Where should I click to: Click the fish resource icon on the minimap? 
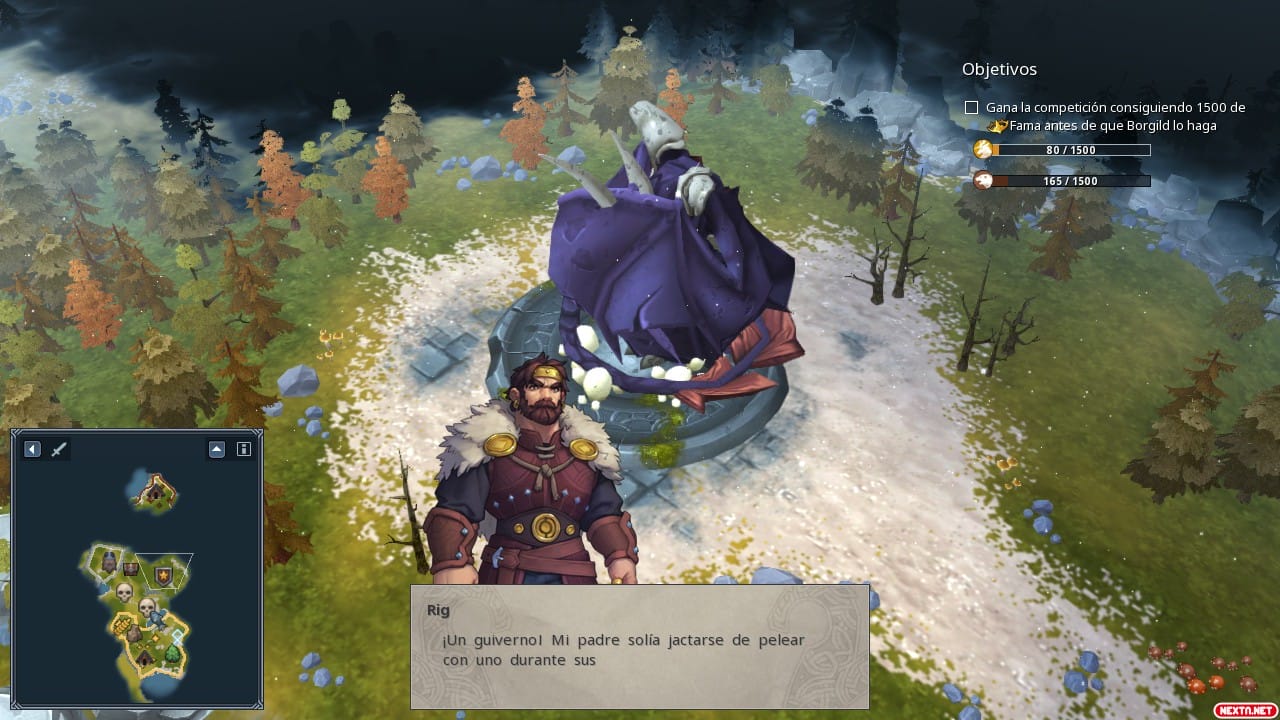[158, 619]
